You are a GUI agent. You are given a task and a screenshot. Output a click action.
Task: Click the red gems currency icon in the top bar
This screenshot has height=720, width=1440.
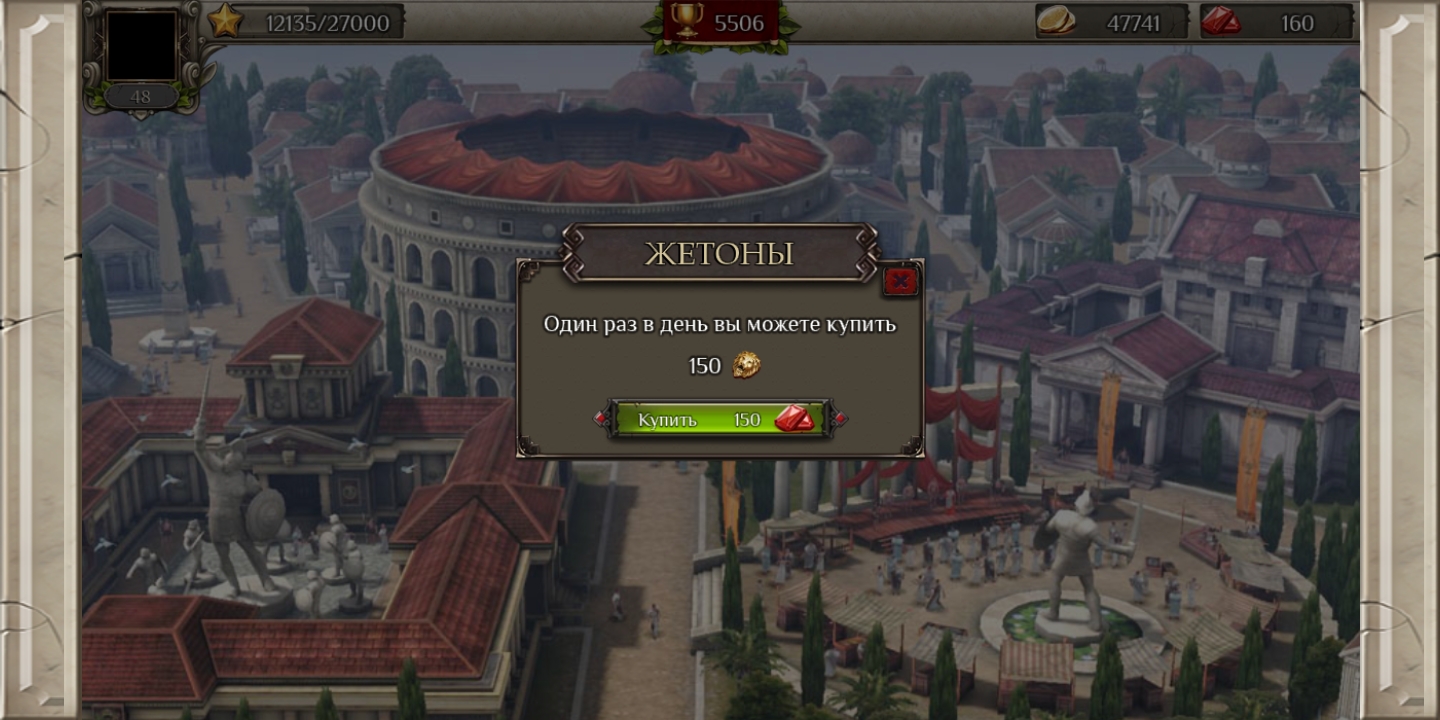(x=1221, y=21)
